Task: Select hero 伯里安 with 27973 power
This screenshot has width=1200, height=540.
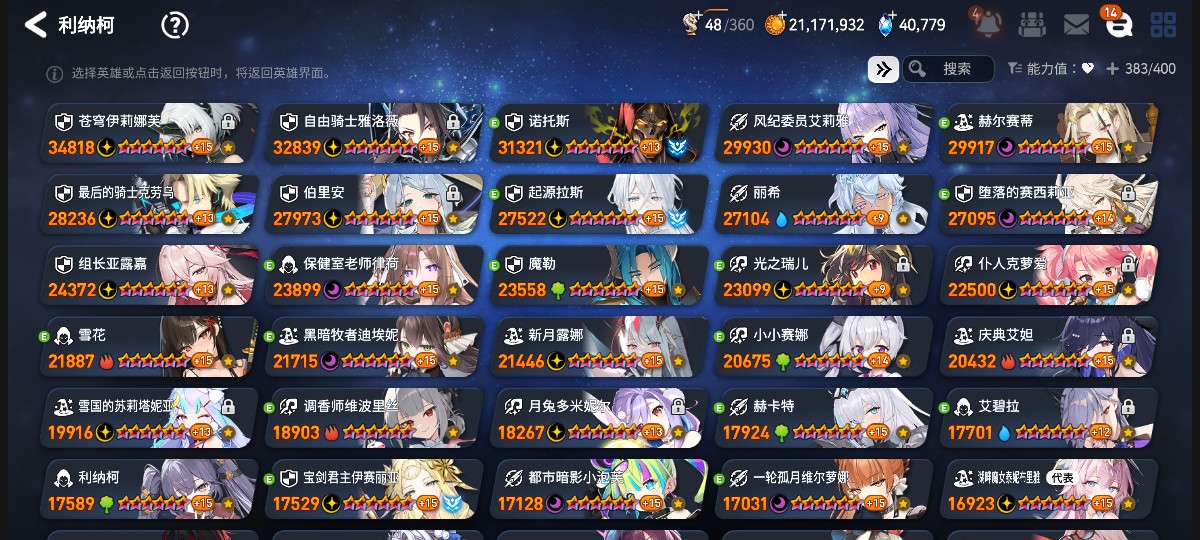Action: pyautogui.click(x=375, y=204)
